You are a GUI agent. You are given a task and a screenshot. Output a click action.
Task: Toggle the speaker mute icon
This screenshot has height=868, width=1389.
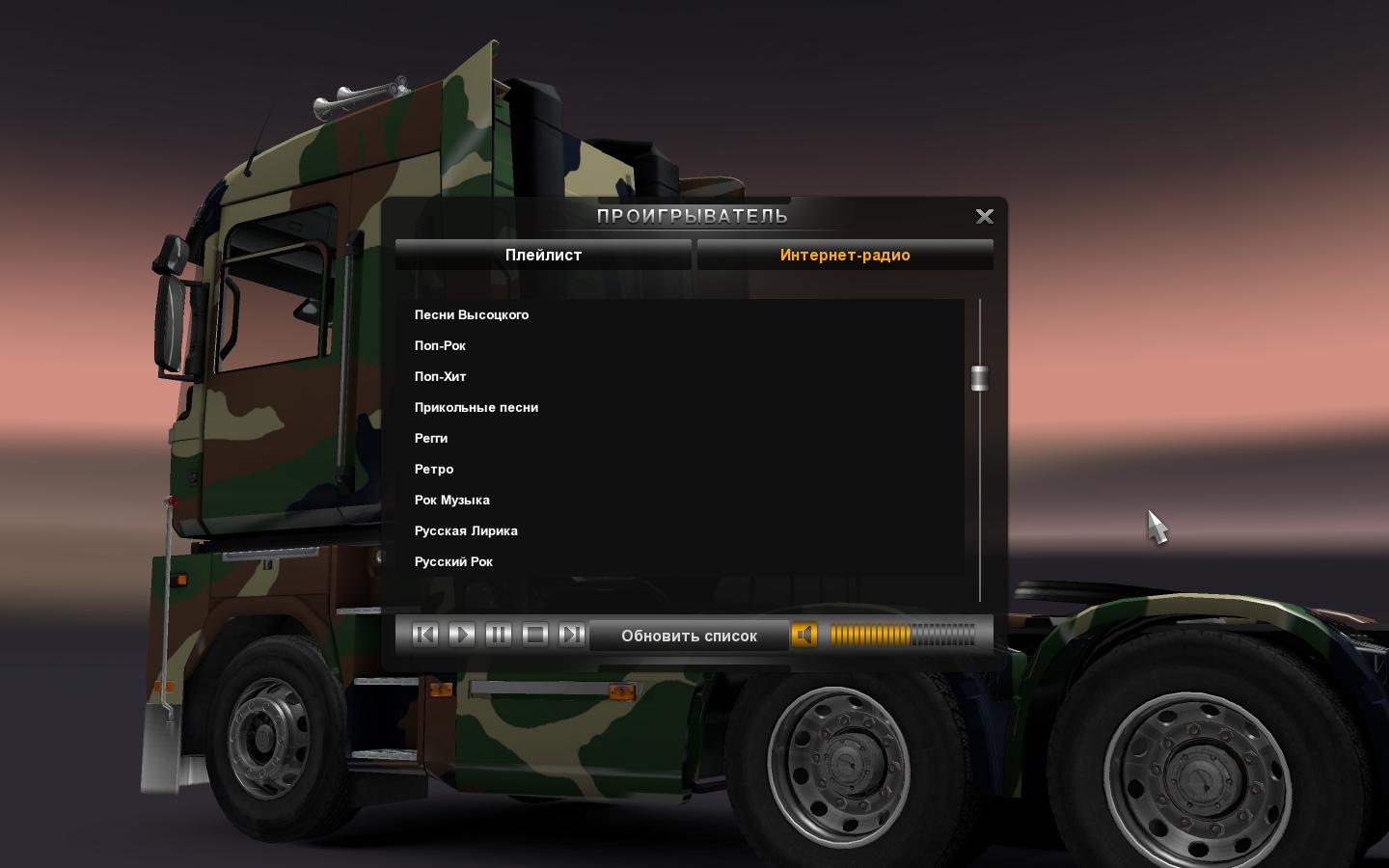click(x=804, y=635)
